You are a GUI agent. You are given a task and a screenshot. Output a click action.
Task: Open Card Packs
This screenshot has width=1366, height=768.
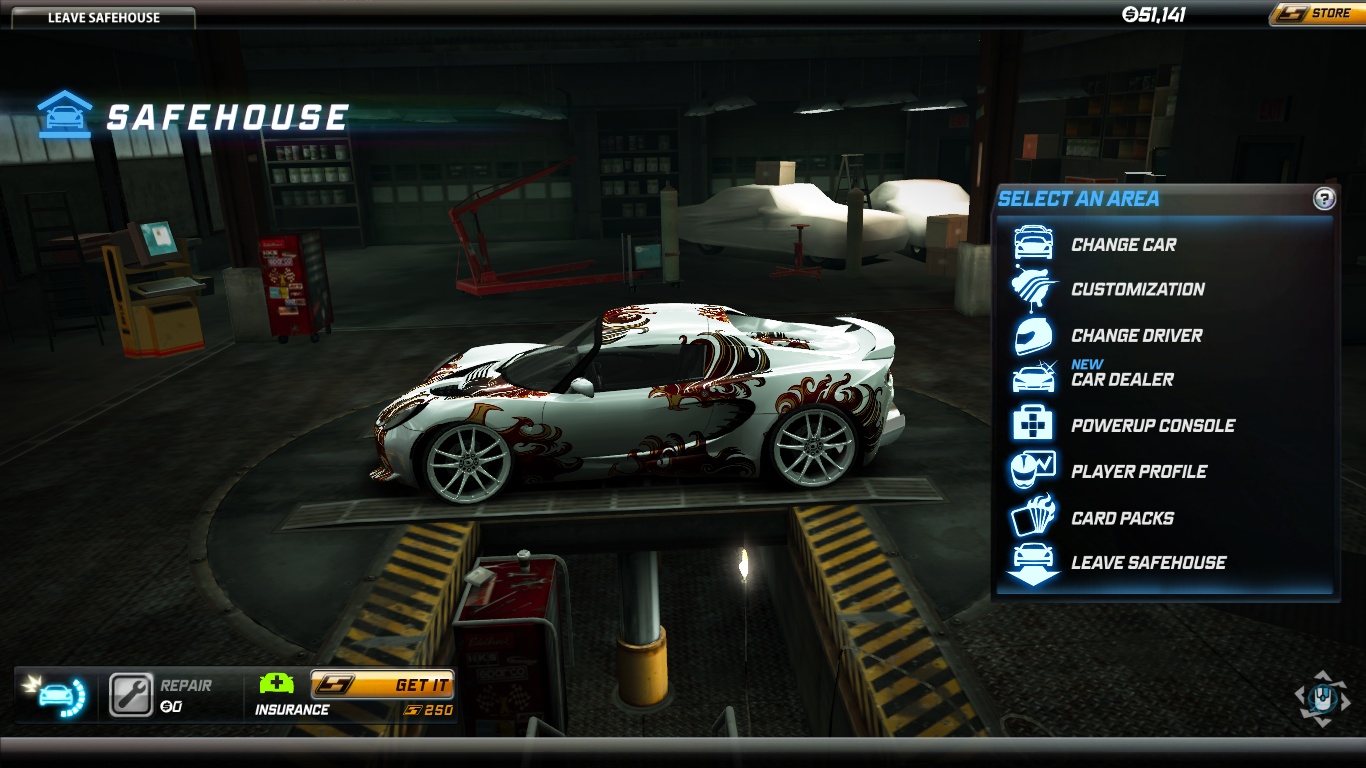pos(1122,518)
